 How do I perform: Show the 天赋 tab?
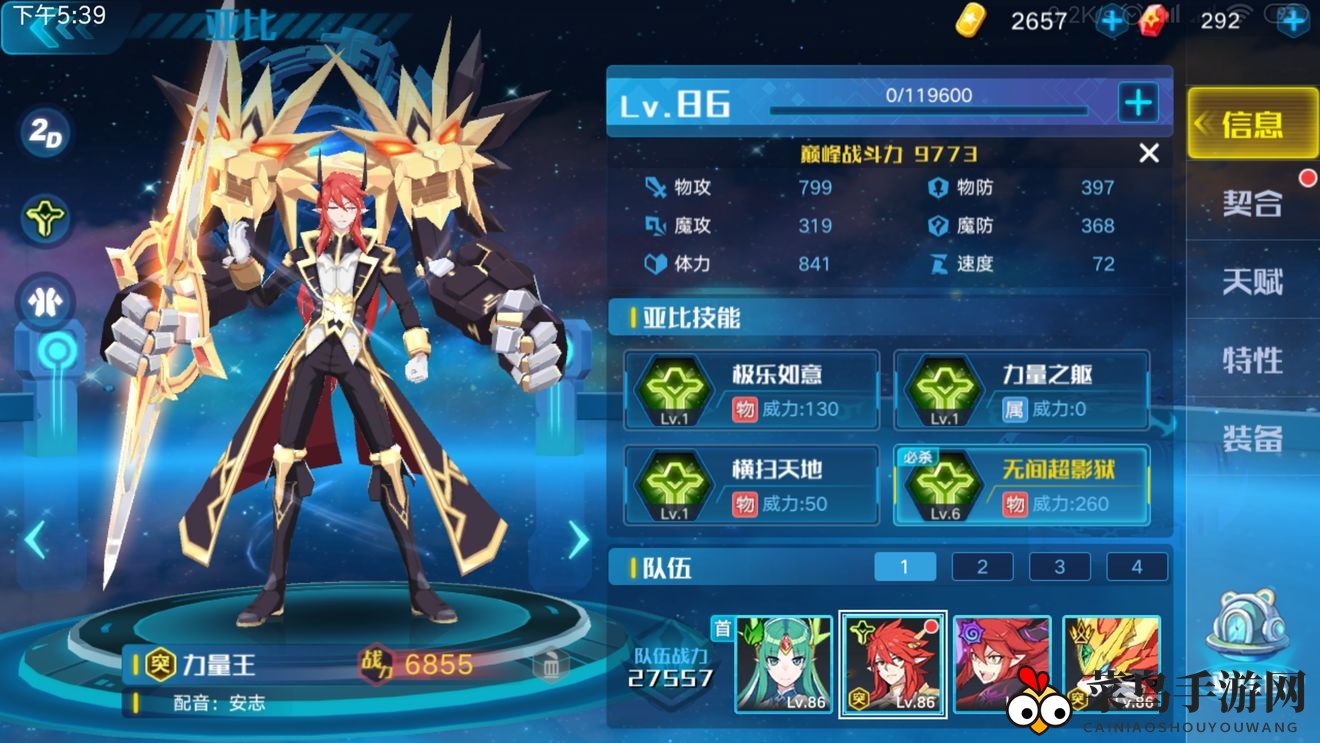pyautogui.click(x=1252, y=282)
